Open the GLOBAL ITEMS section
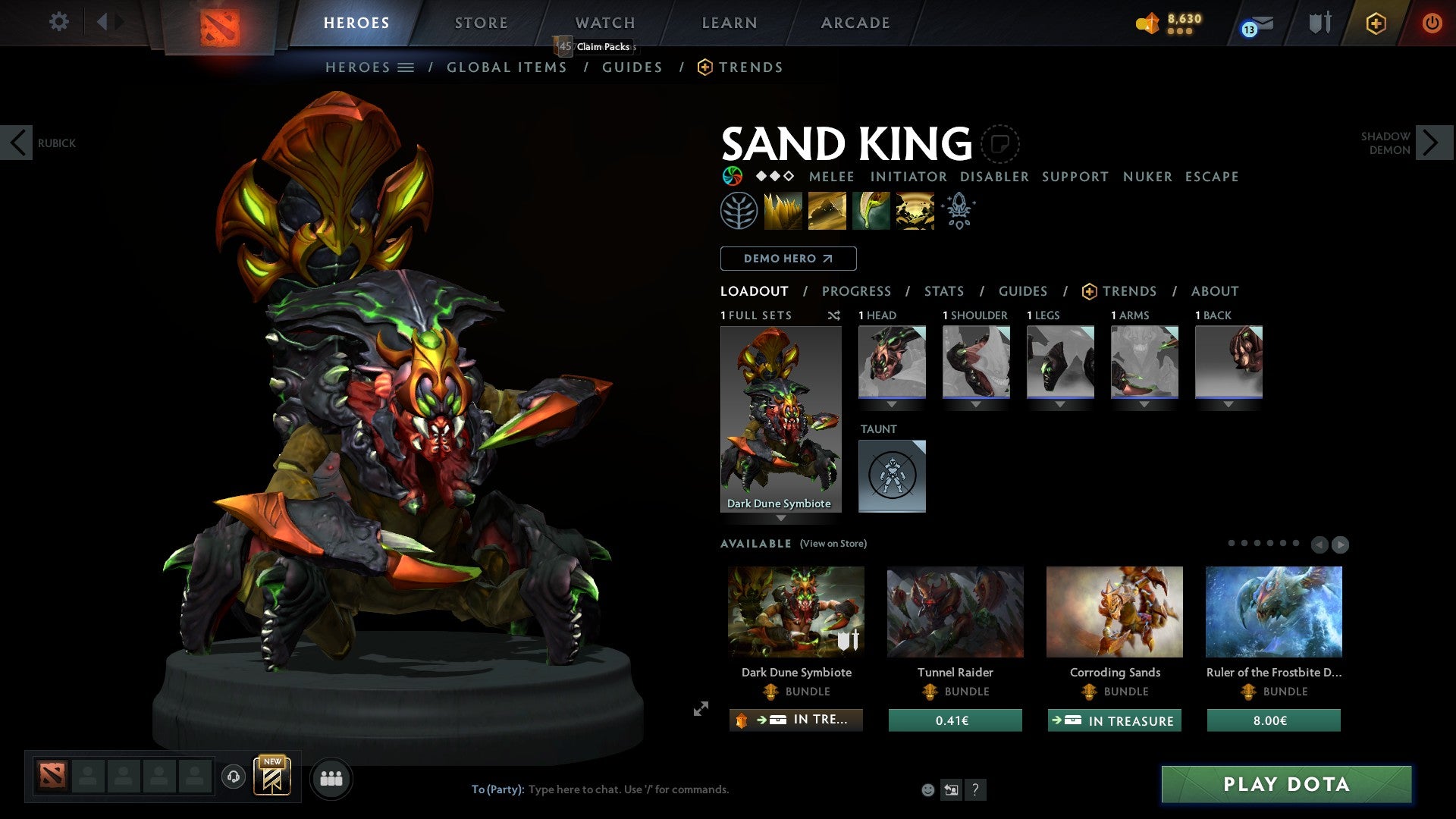This screenshot has height=819, width=1456. [507, 67]
